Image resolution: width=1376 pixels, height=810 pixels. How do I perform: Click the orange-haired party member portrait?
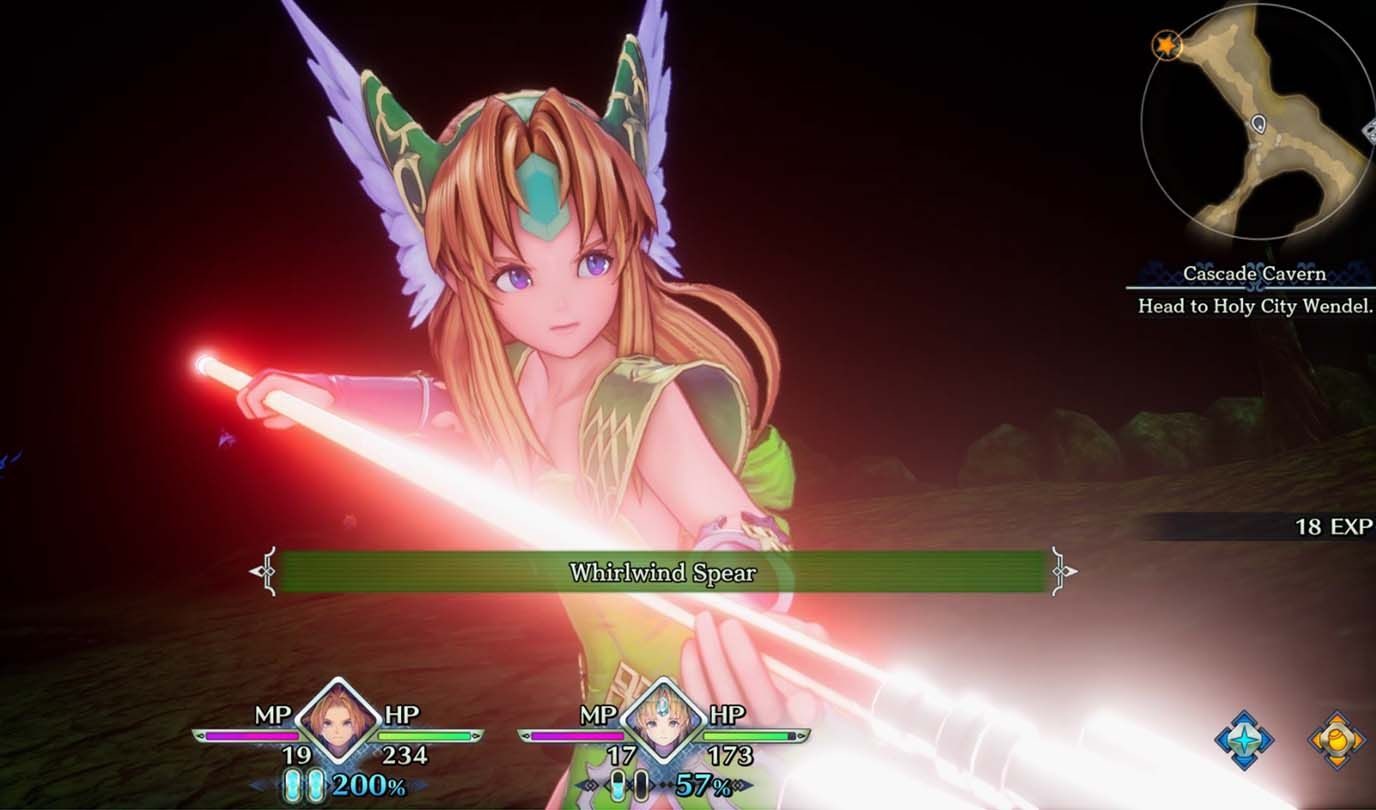[337, 721]
